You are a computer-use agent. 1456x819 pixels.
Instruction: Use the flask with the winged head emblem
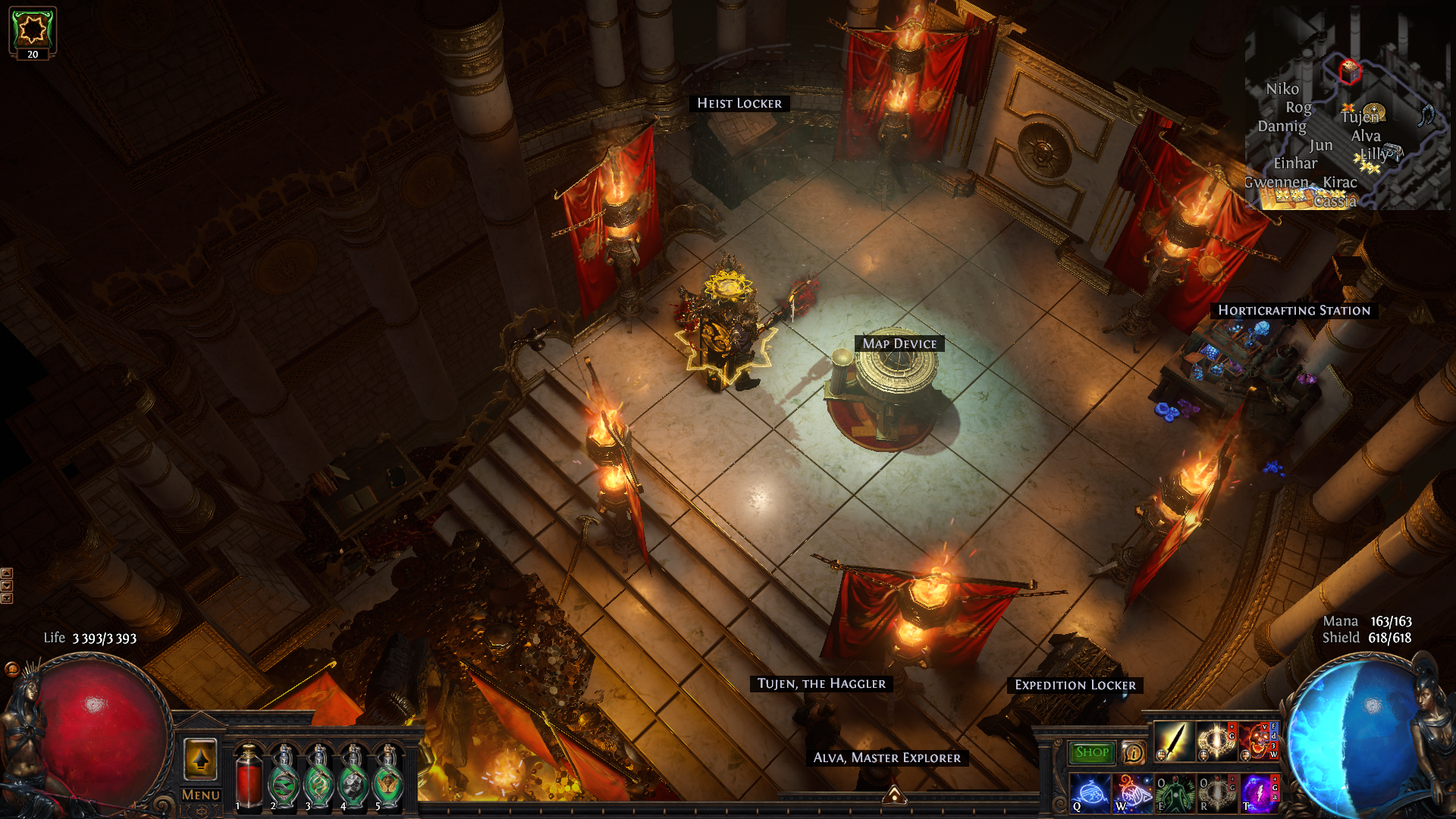coord(389,777)
